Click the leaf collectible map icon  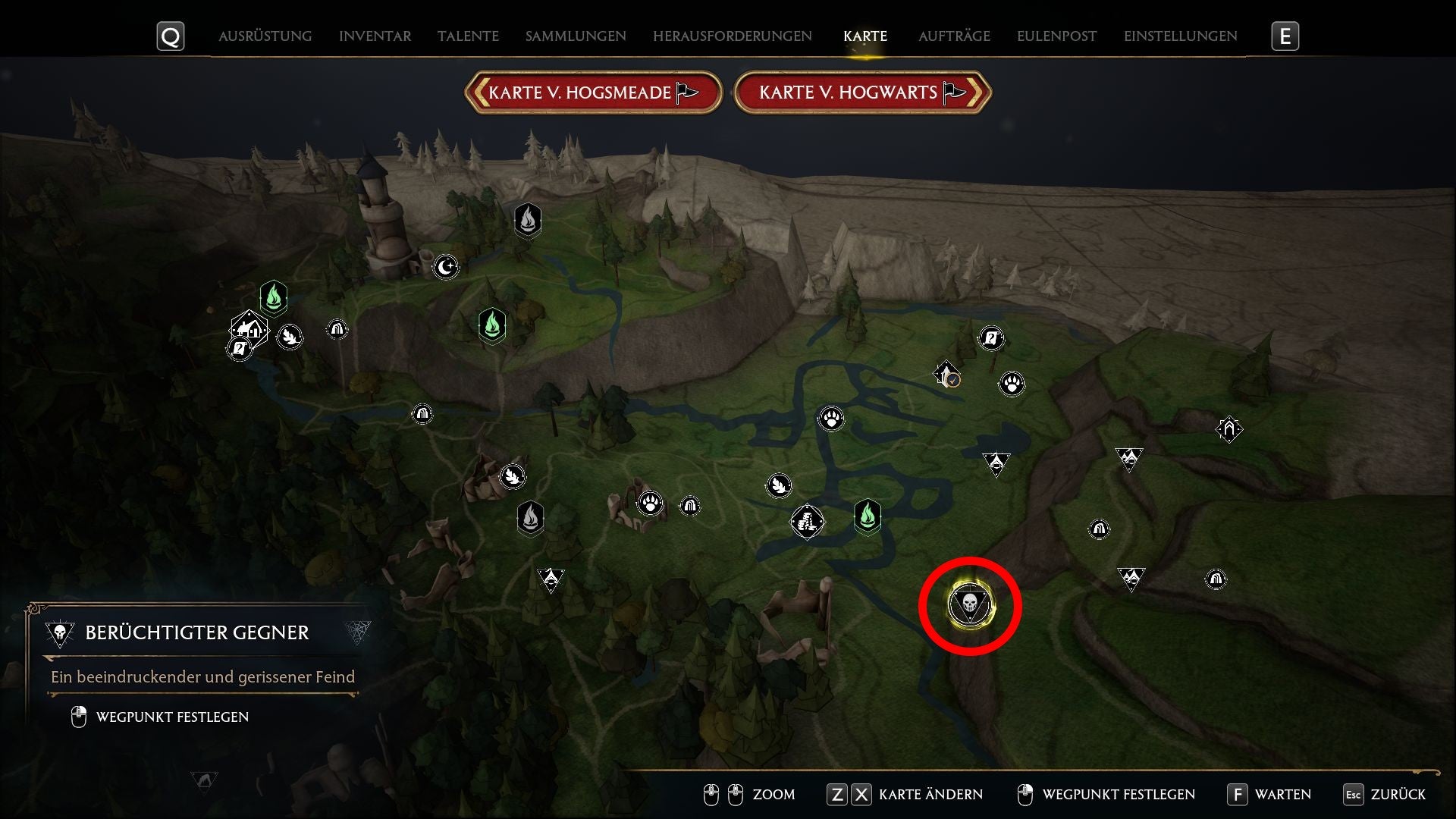(x=290, y=336)
